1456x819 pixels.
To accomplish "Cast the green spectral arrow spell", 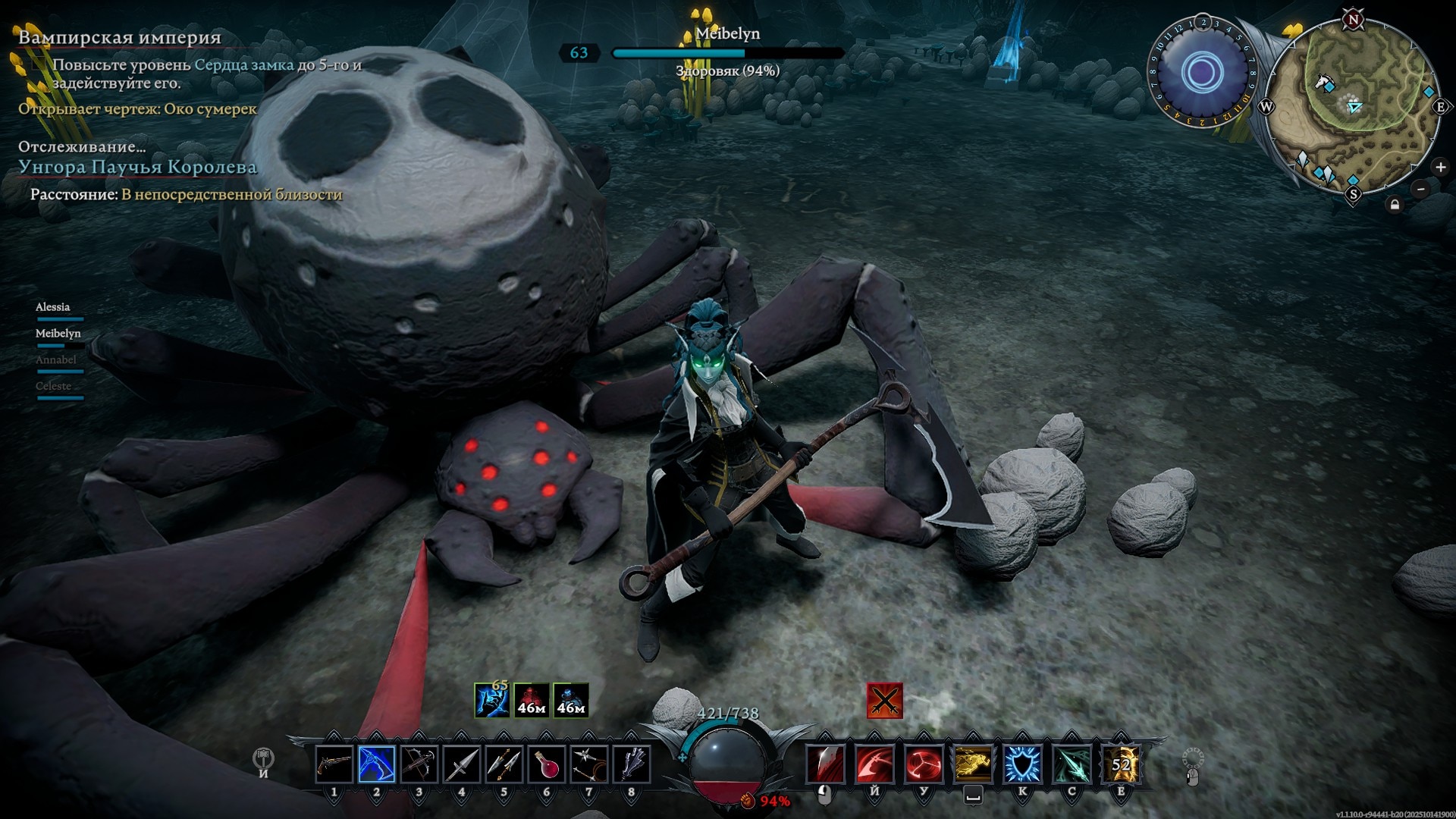I will 1072,764.
